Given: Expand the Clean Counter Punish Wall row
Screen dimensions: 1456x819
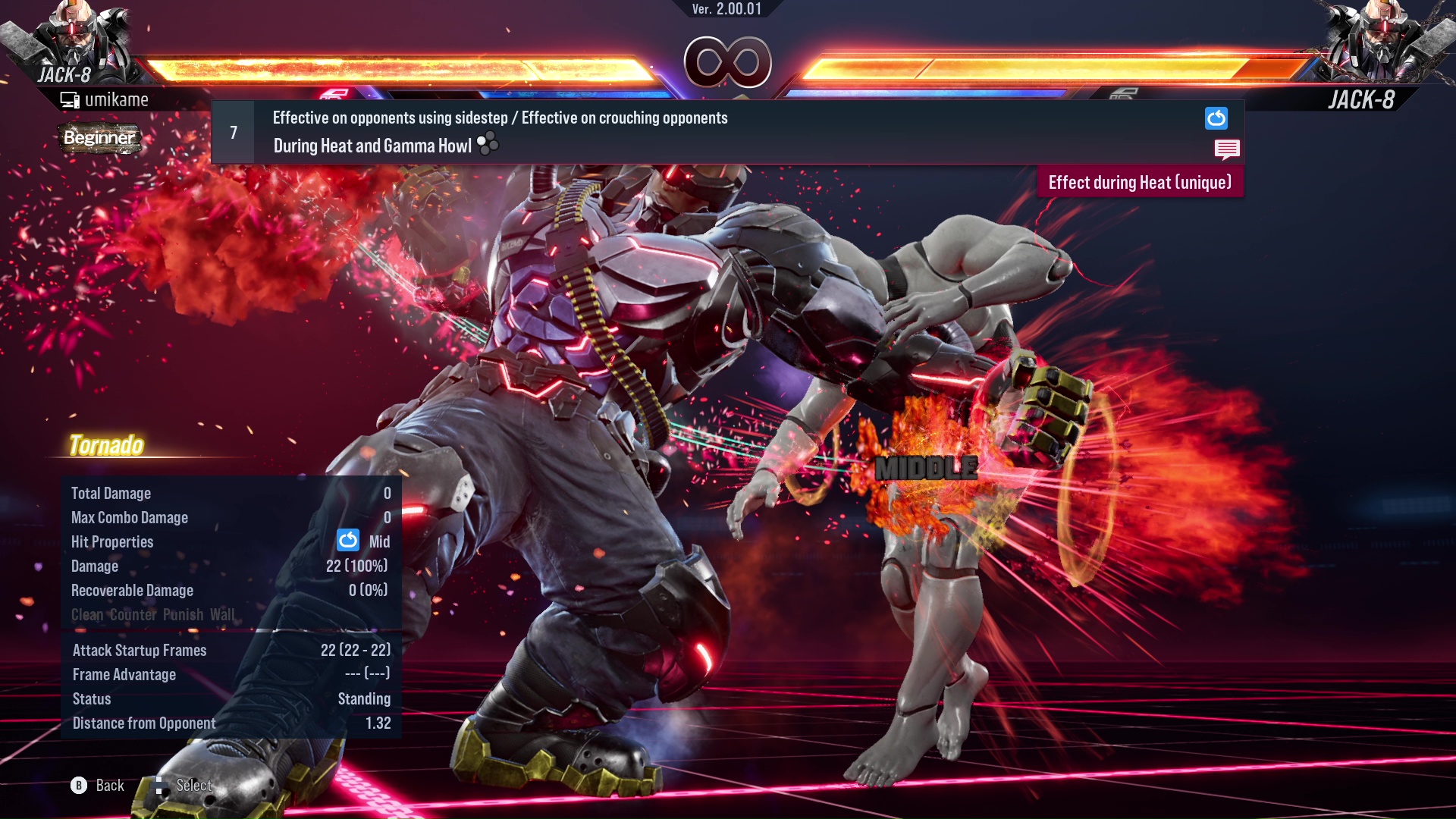Looking at the screenshot, I should [152, 615].
